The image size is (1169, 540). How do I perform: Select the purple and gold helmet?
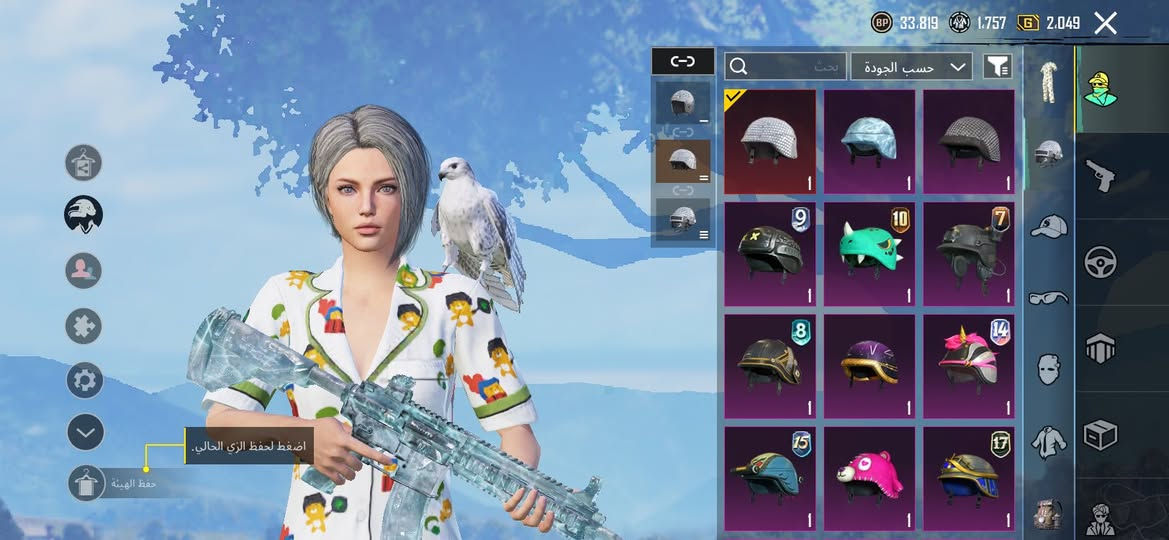tap(869, 366)
